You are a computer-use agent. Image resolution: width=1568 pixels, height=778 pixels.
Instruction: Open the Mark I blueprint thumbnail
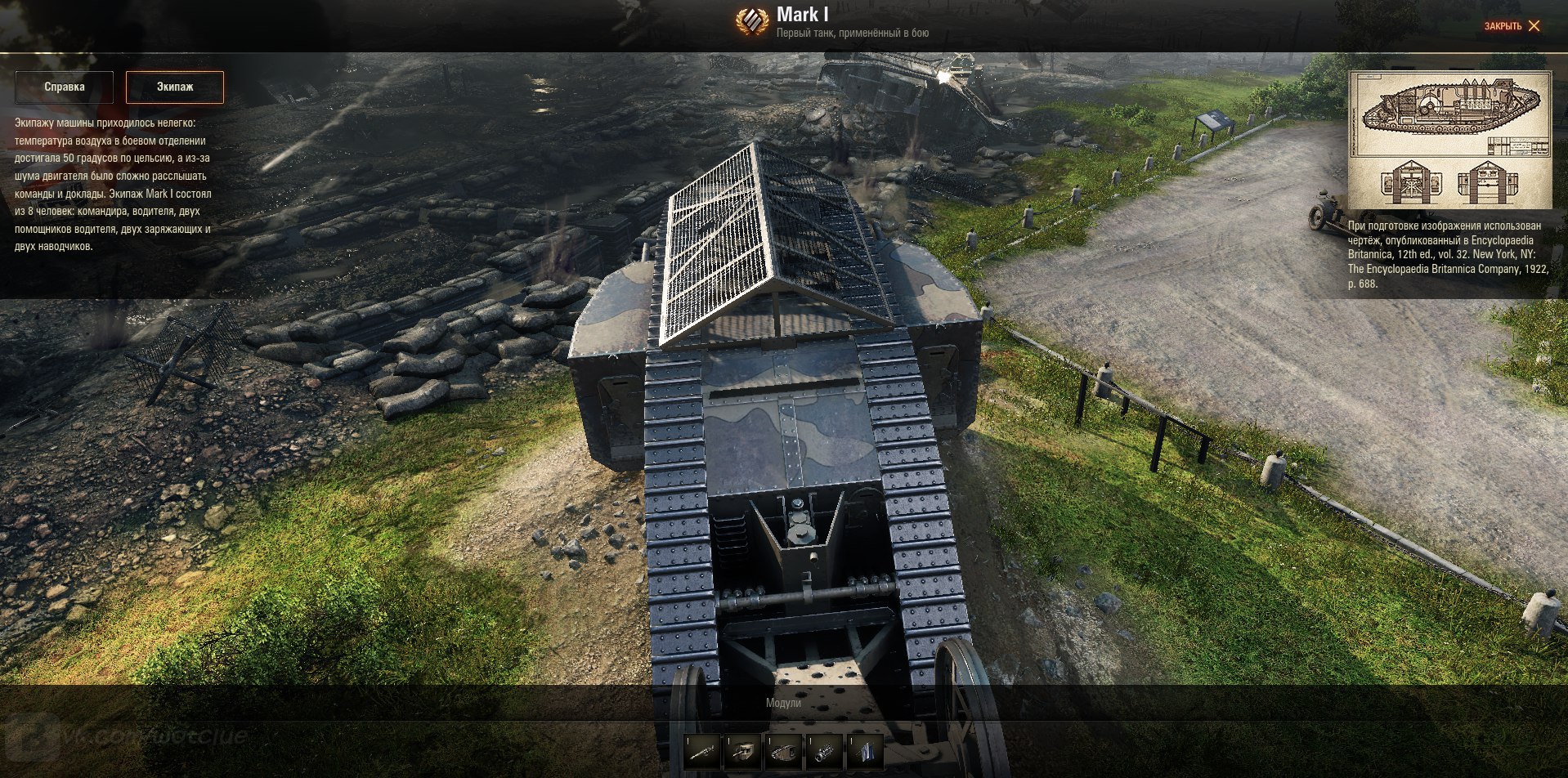click(x=1449, y=140)
